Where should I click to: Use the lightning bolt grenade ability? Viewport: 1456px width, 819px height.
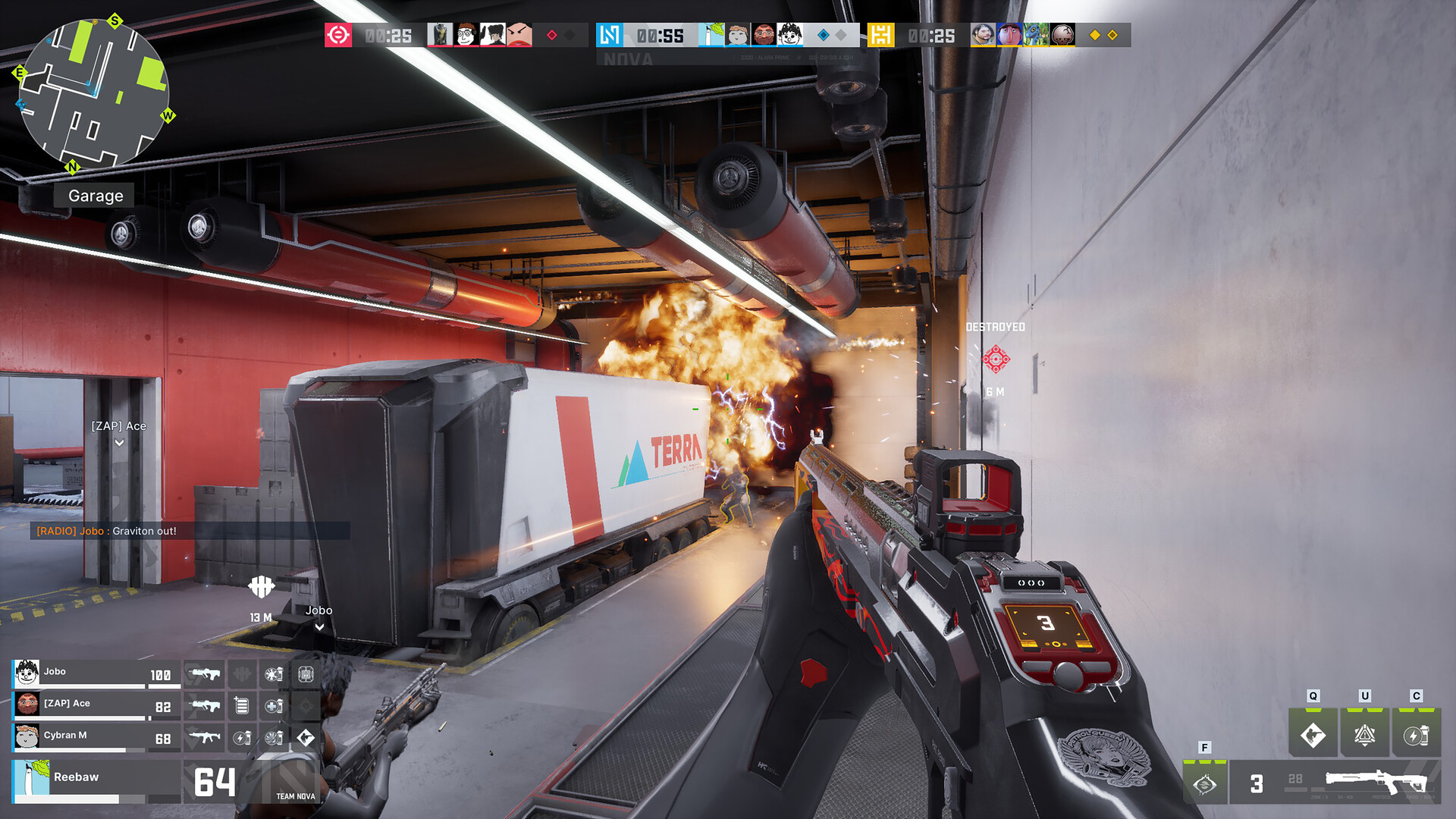pyautogui.click(x=1416, y=735)
